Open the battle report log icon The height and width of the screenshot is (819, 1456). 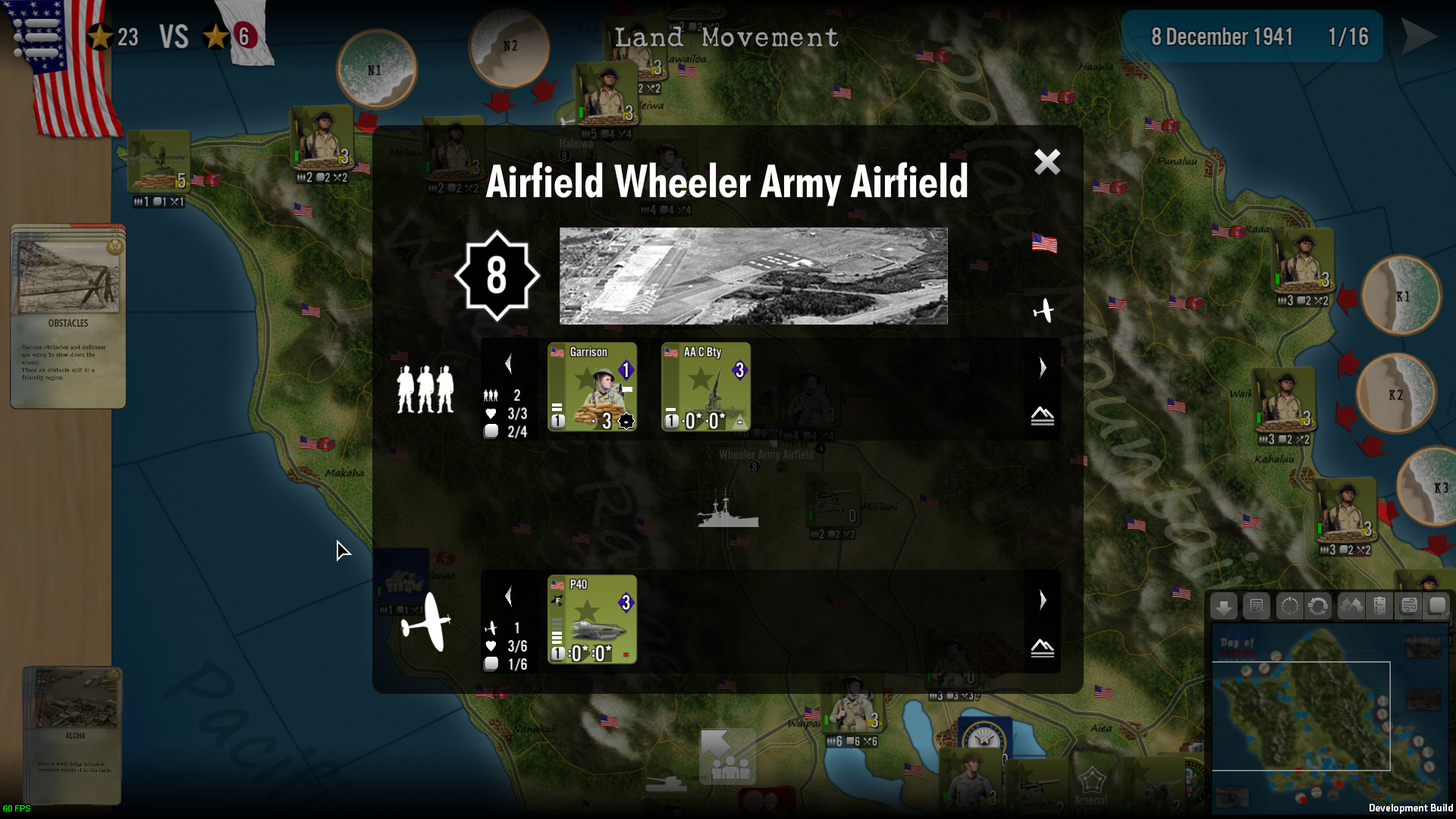point(1257,607)
